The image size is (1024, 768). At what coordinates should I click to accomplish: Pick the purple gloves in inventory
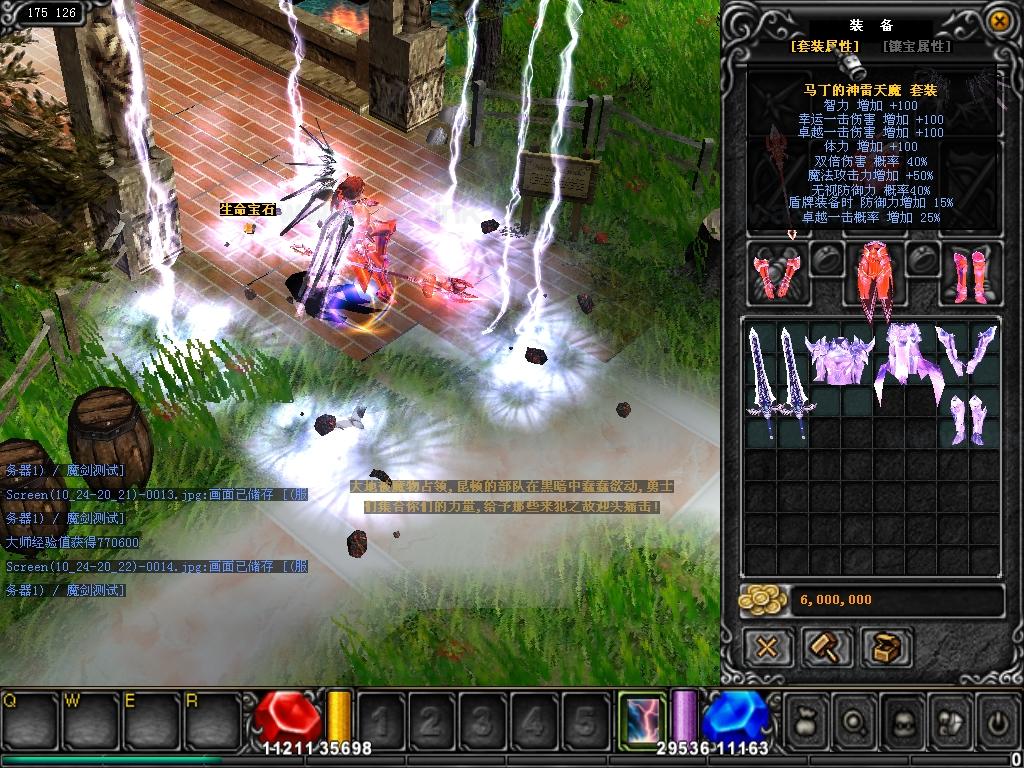point(966,348)
